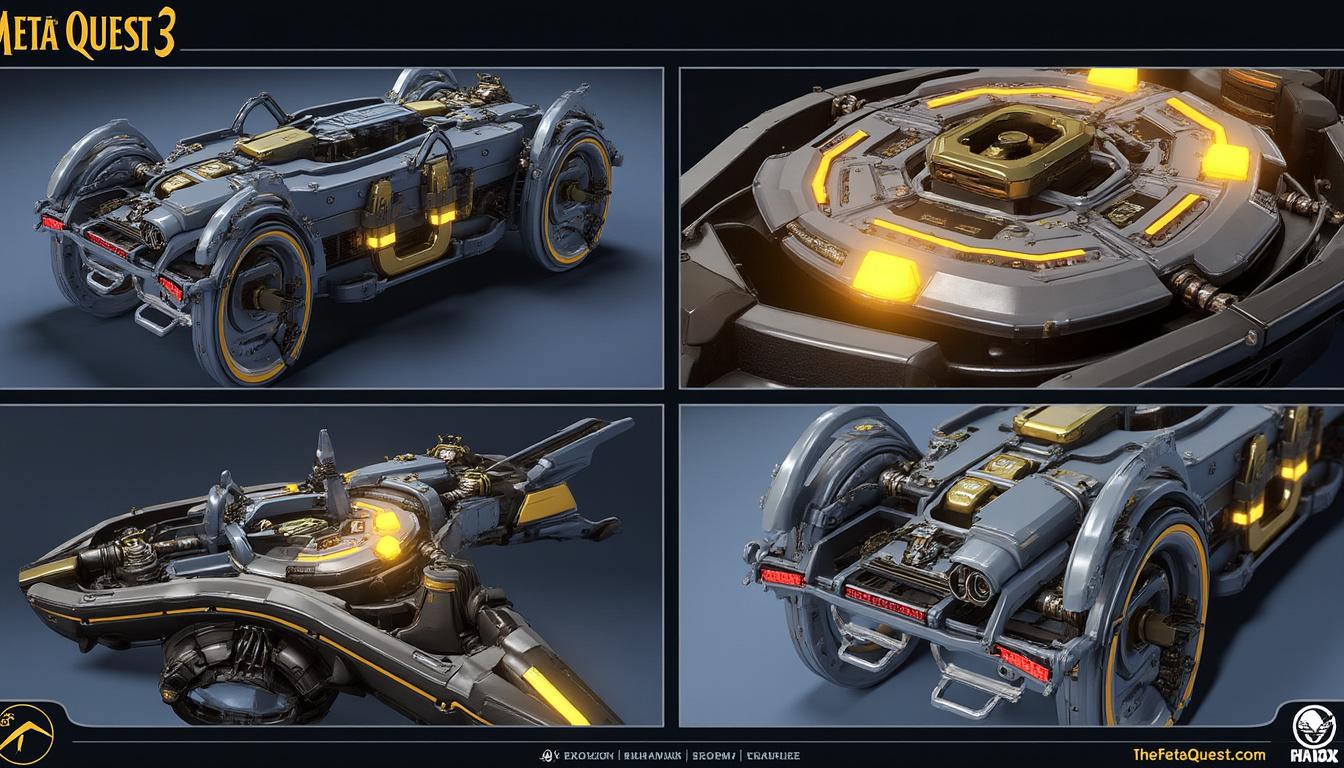
Task: View the black hover vehicle render panel
Action: [x=331, y=565]
